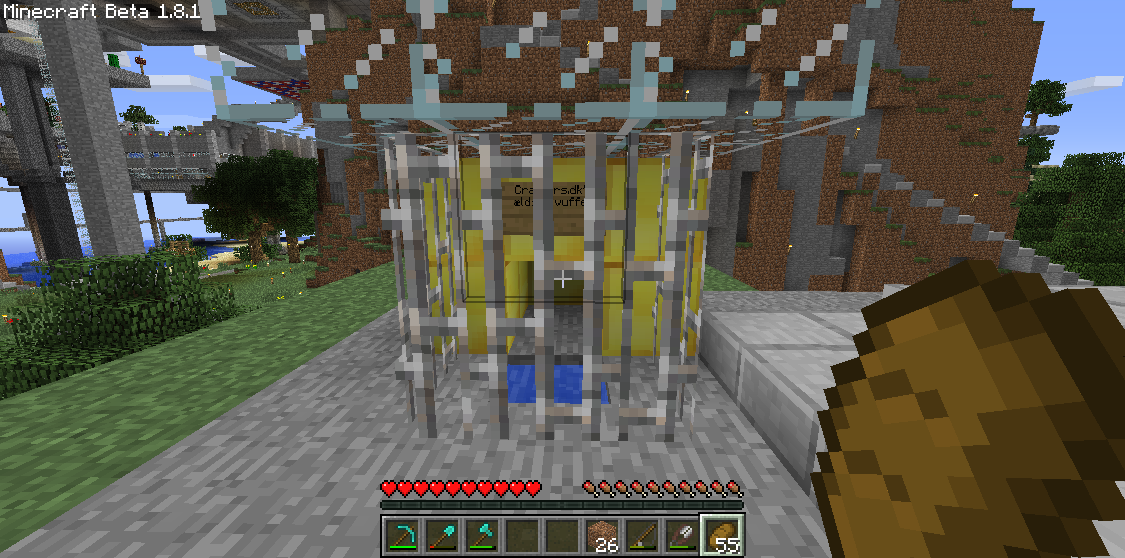Select the shears slot in the hotbar
Viewport: 1125px width, 558px height.
click(682, 536)
